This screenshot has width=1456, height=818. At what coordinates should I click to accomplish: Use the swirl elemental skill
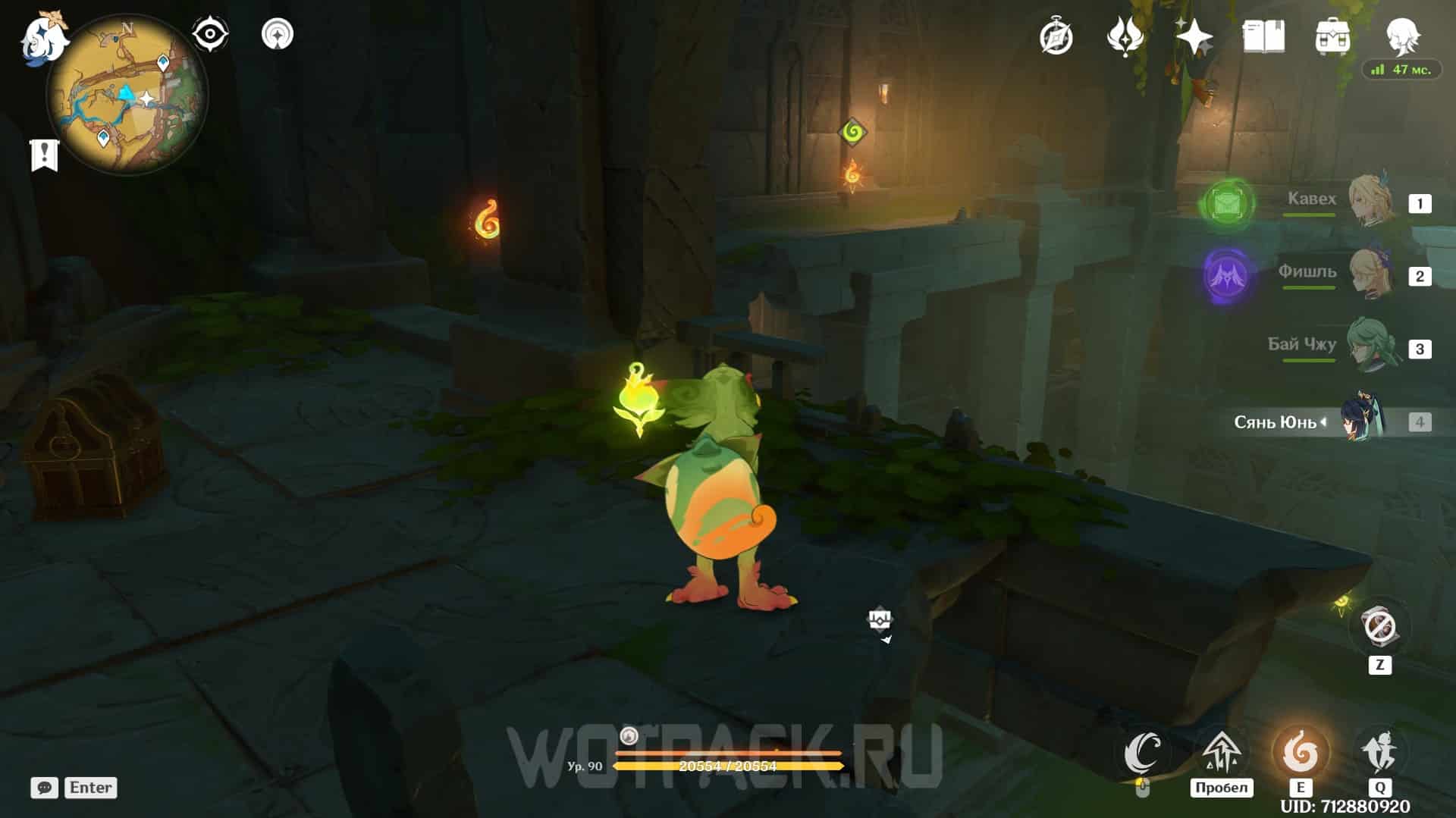[1300, 752]
